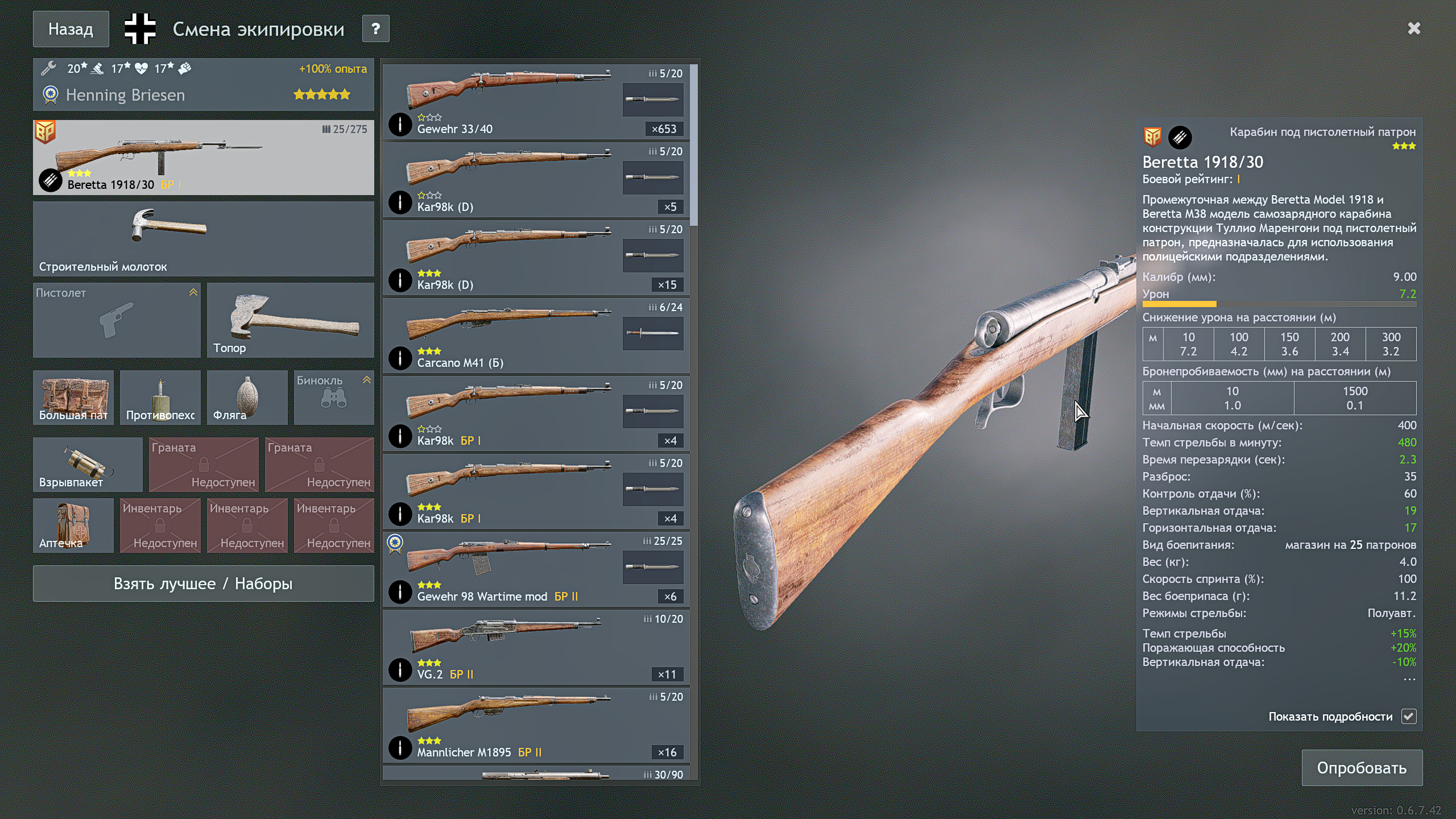Close the equipment screen with the X
1456x819 pixels.
1414,28
